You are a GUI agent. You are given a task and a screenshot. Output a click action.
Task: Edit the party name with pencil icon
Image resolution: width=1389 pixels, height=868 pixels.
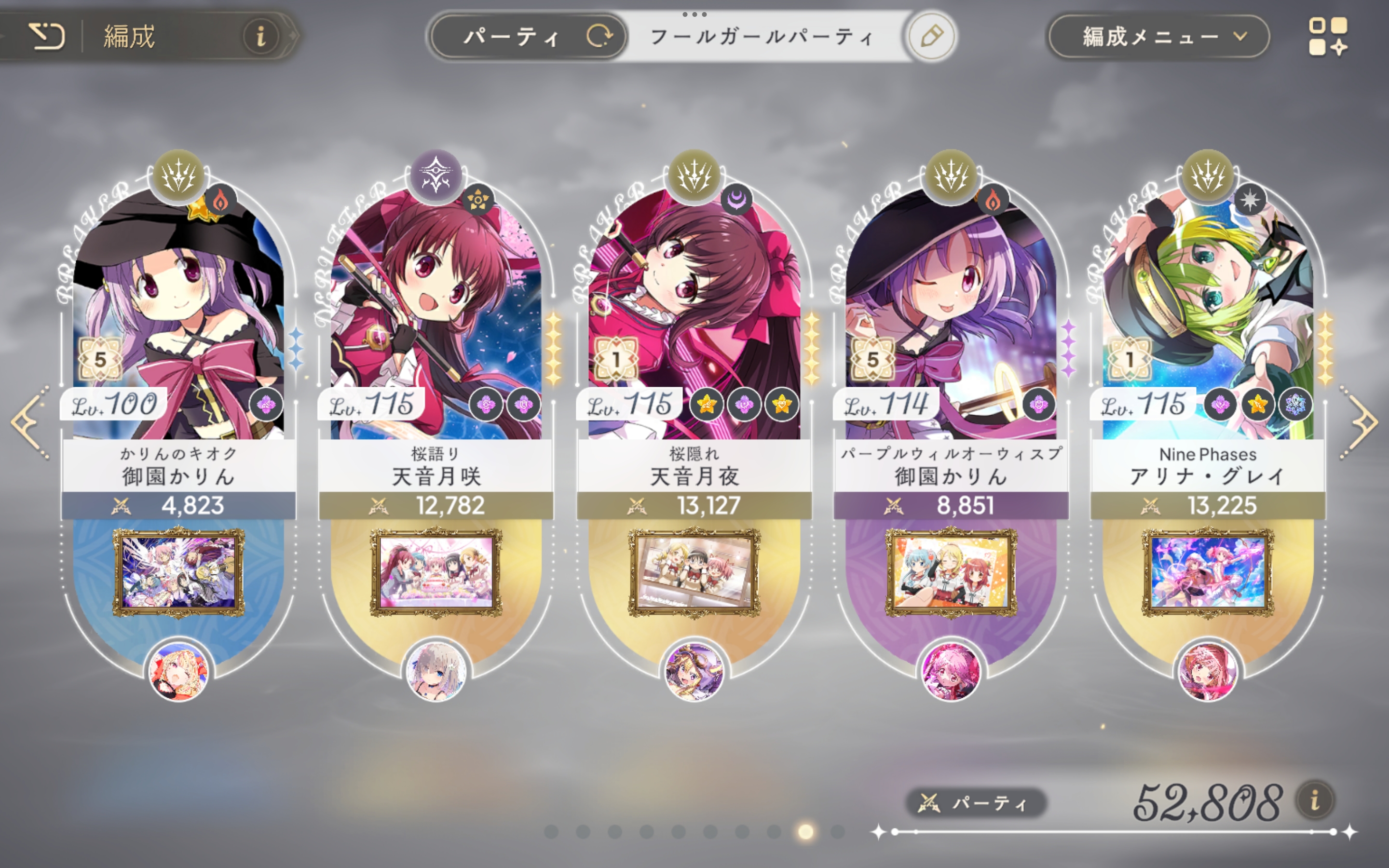pyautogui.click(x=931, y=36)
